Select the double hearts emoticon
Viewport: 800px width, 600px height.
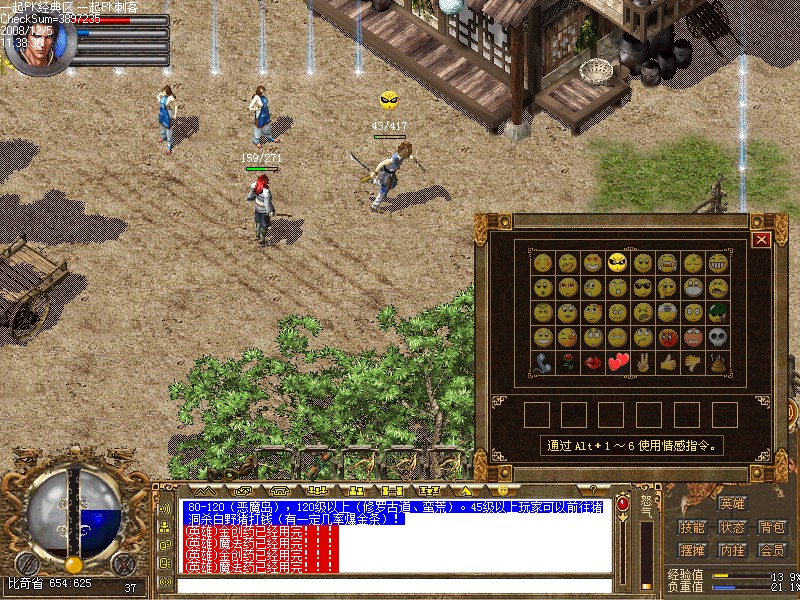point(618,363)
